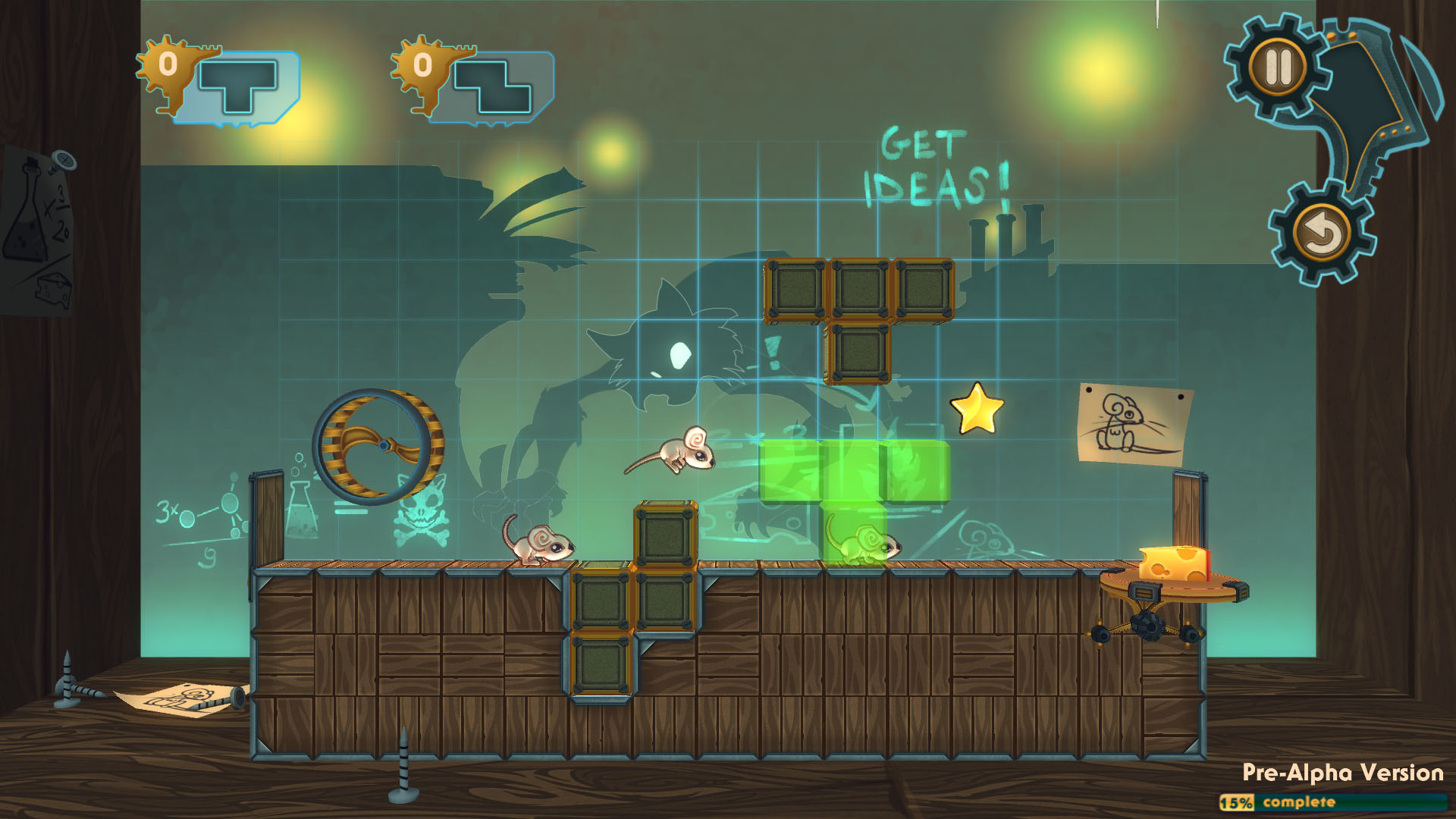Screen dimensions: 1456x819
Task: Pause the game with the gear button
Action: pos(1278,67)
